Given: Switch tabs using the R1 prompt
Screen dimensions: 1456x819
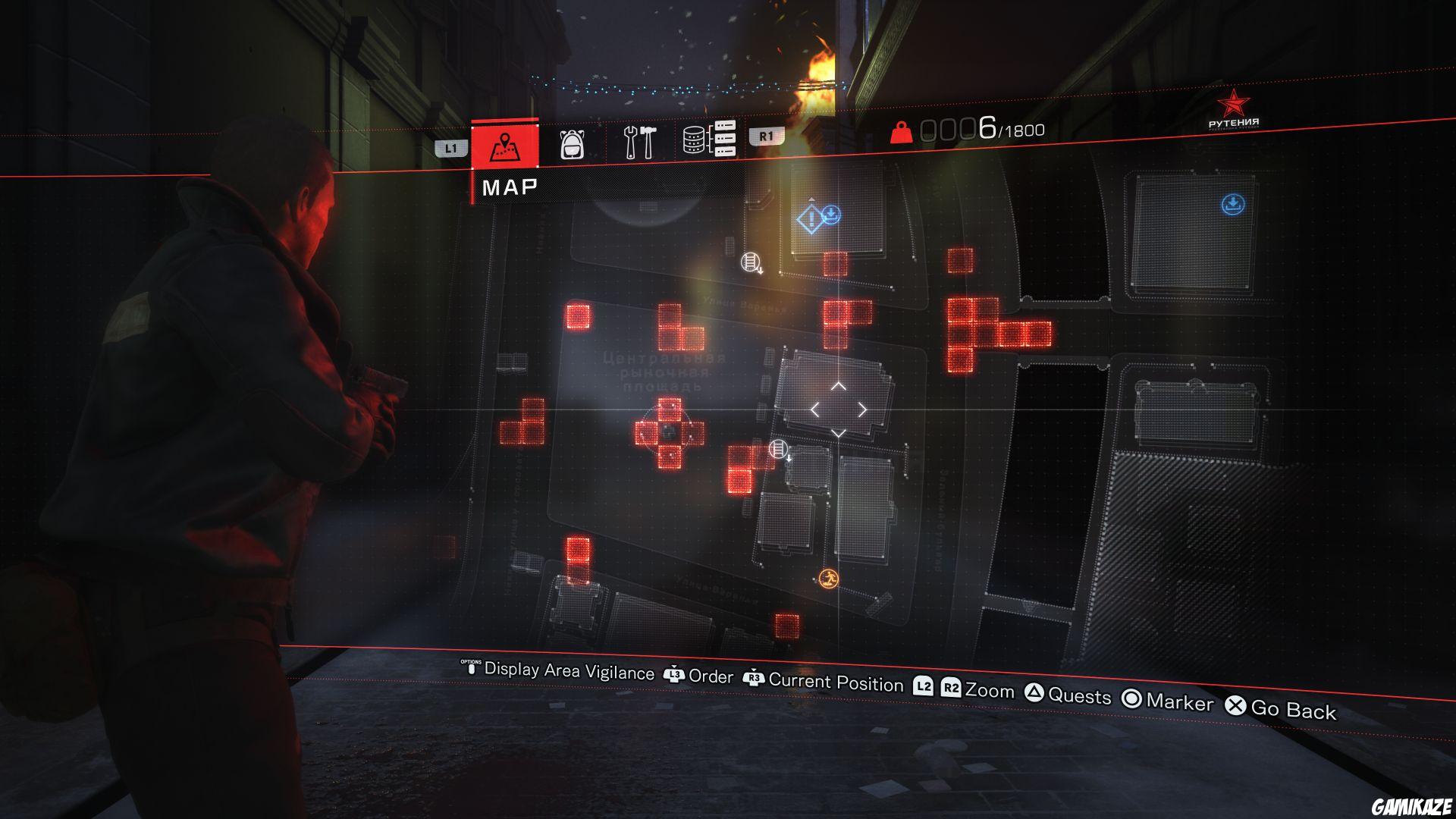Looking at the screenshot, I should (x=764, y=135).
